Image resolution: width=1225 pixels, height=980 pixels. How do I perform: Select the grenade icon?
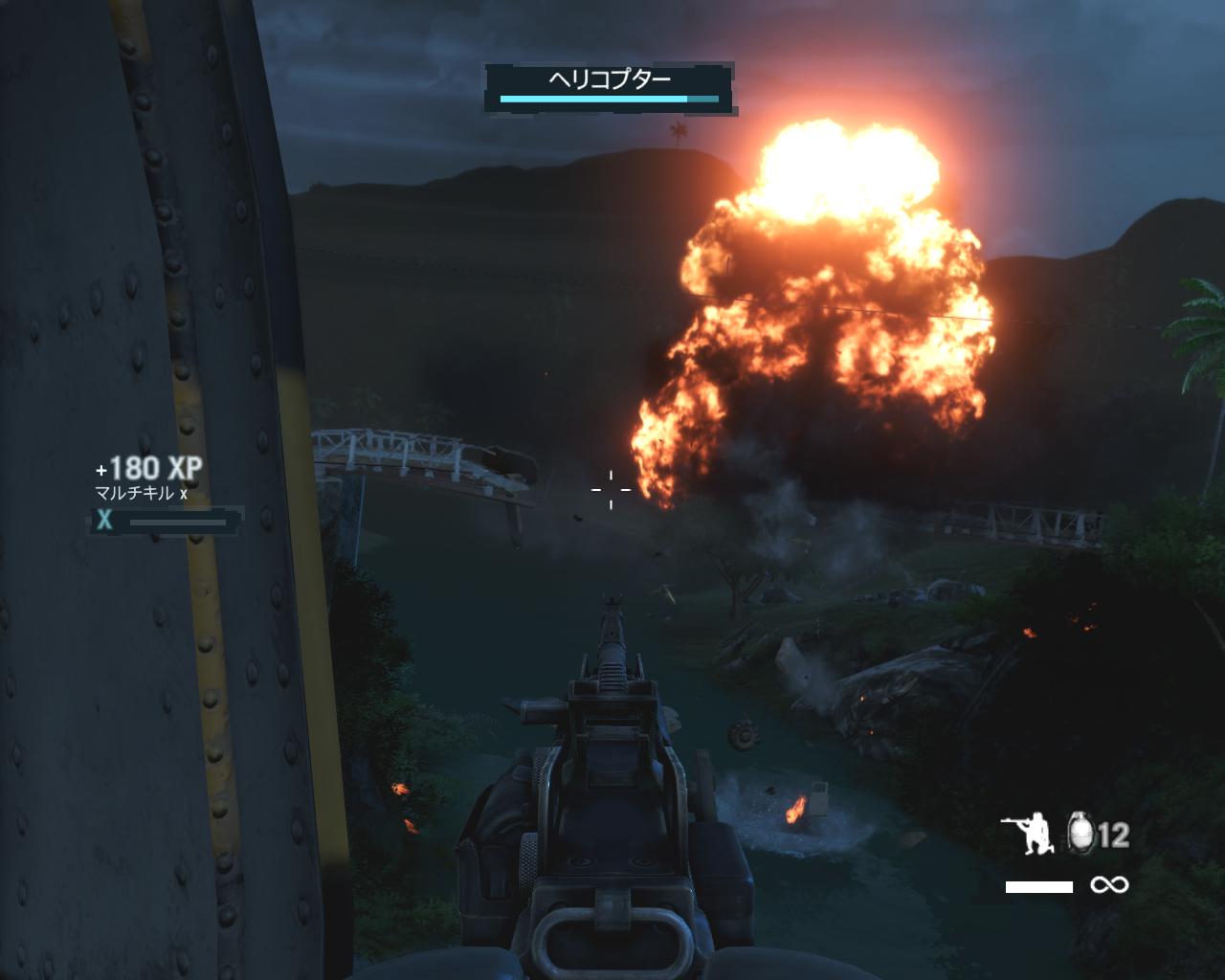1082,834
